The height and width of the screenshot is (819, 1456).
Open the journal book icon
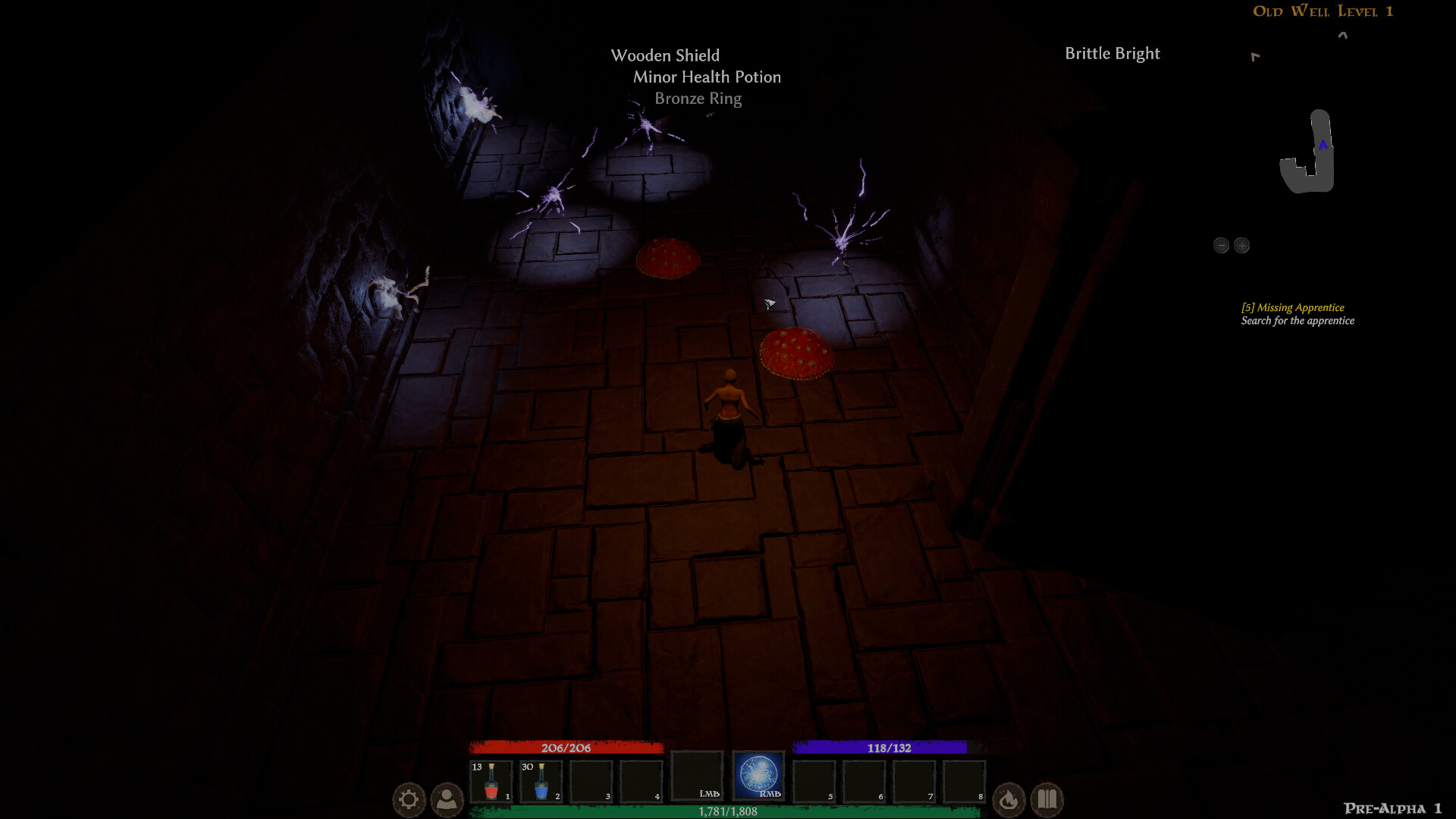click(1048, 799)
